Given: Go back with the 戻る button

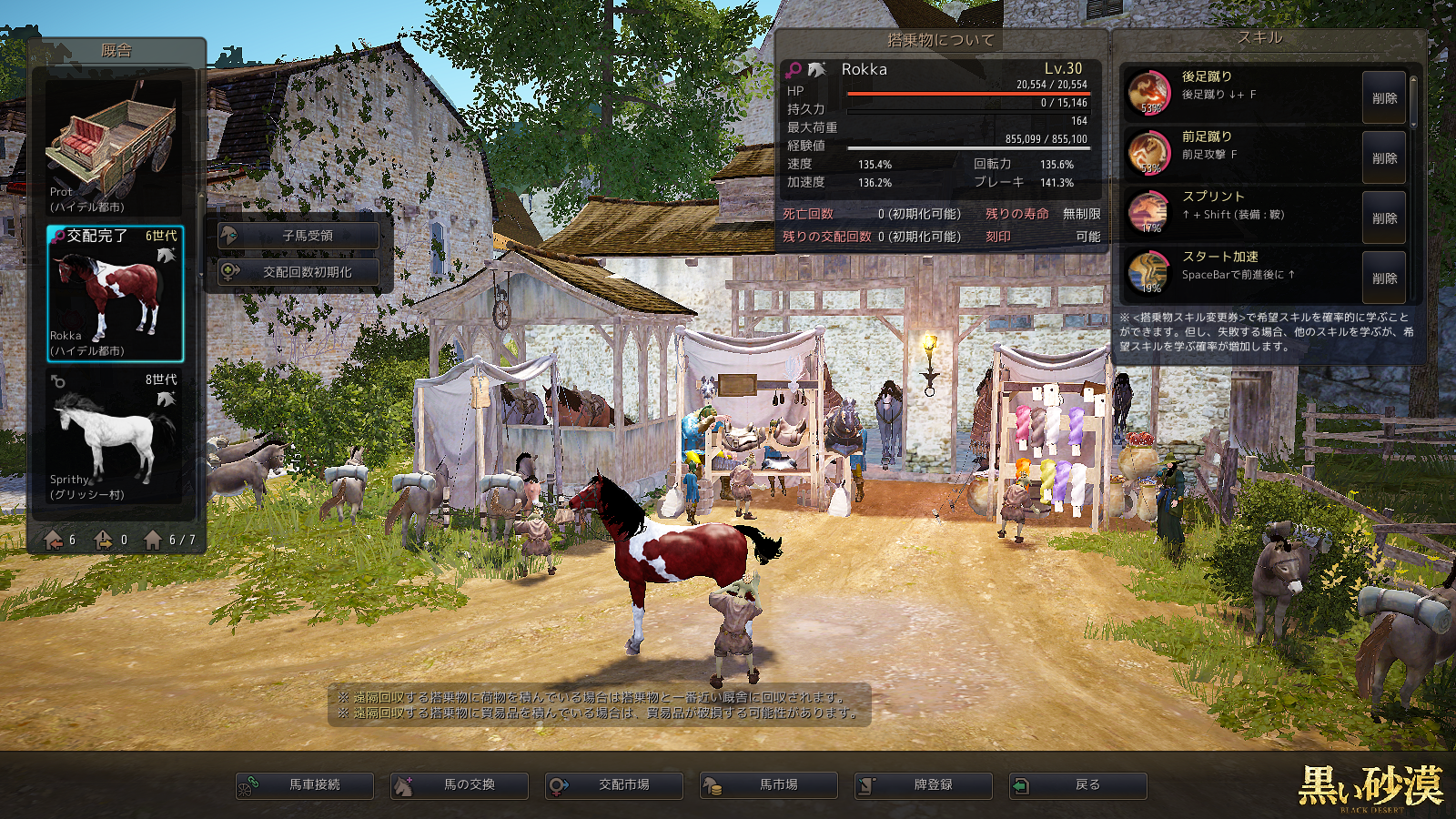Looking at the screenshot, I should click(x=1078, y=785).
